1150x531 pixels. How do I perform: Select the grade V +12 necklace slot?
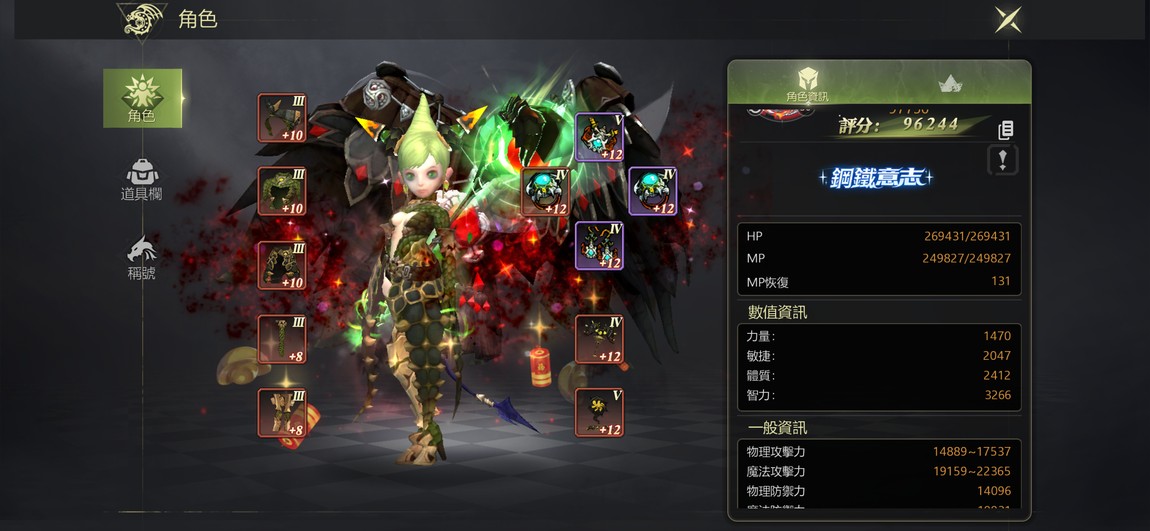point(600,137)
